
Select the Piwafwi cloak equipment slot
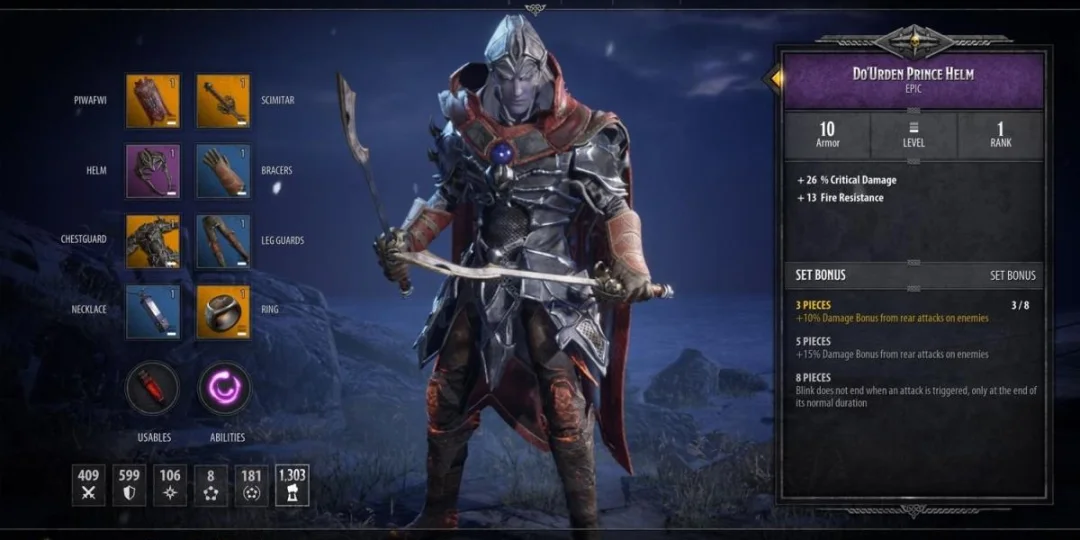[x=152, y=100]
